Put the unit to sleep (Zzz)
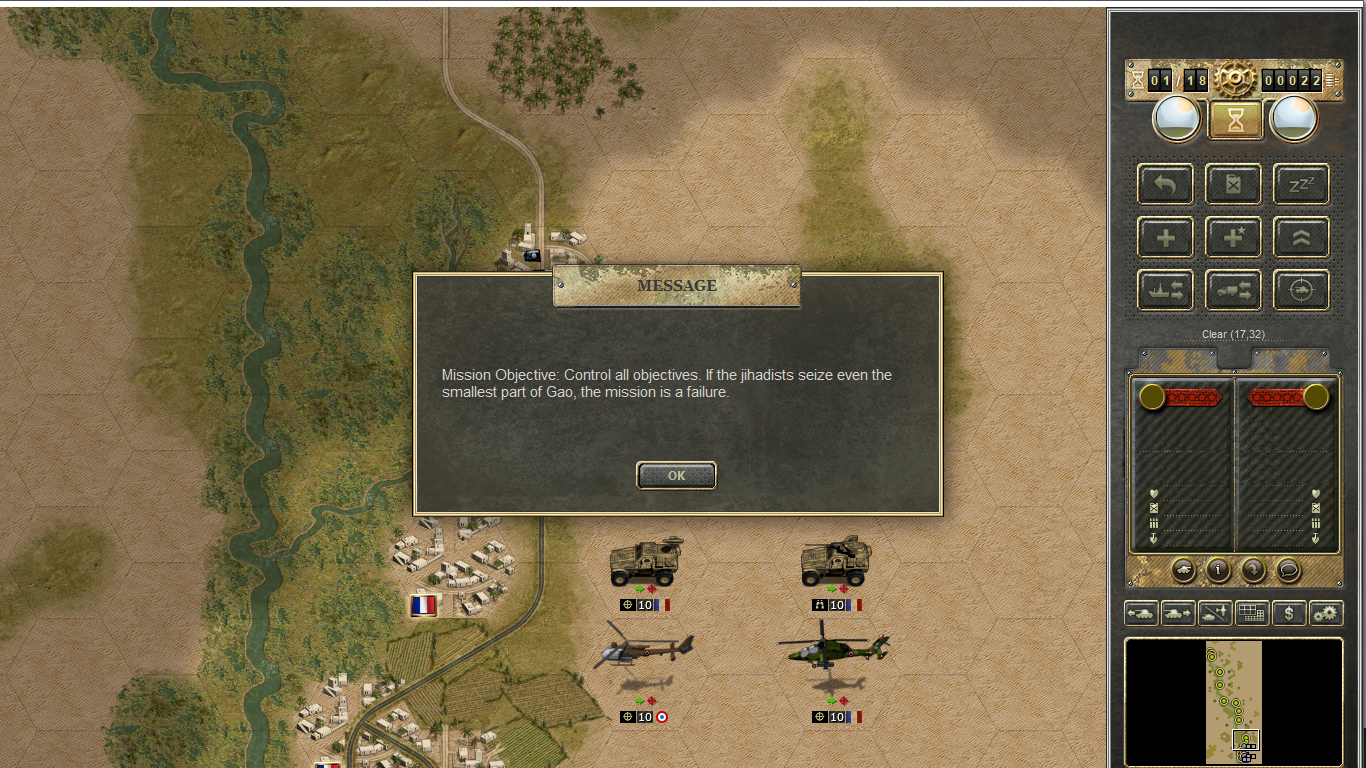Screen dimensions: 1366x768 pyautogui.click(x=1301, y=184)
